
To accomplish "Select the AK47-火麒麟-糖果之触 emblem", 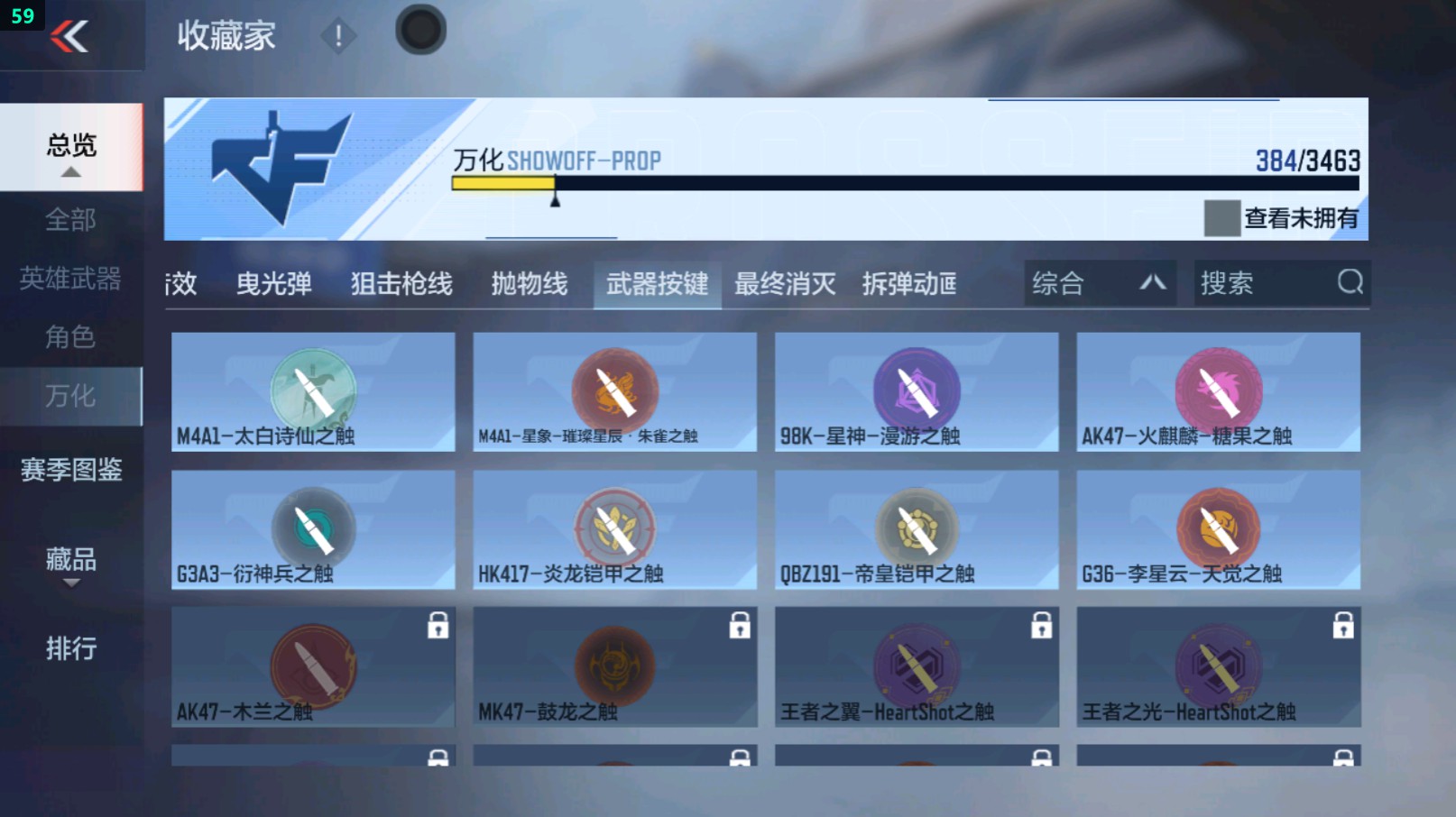I will coord(1218,390).
